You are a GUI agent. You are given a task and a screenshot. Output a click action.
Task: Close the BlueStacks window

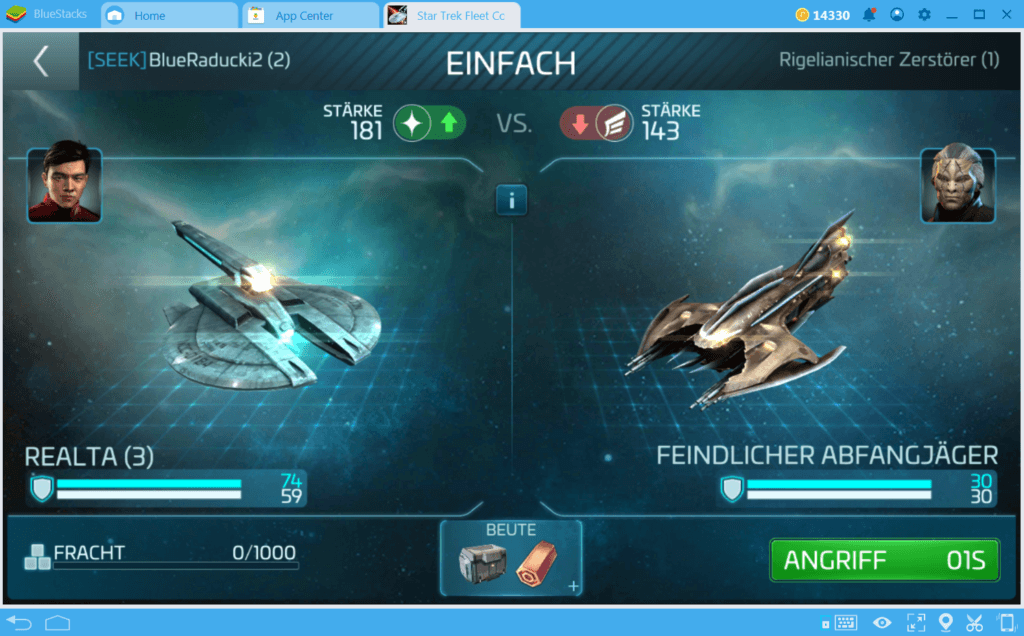tap(1006, 14)
